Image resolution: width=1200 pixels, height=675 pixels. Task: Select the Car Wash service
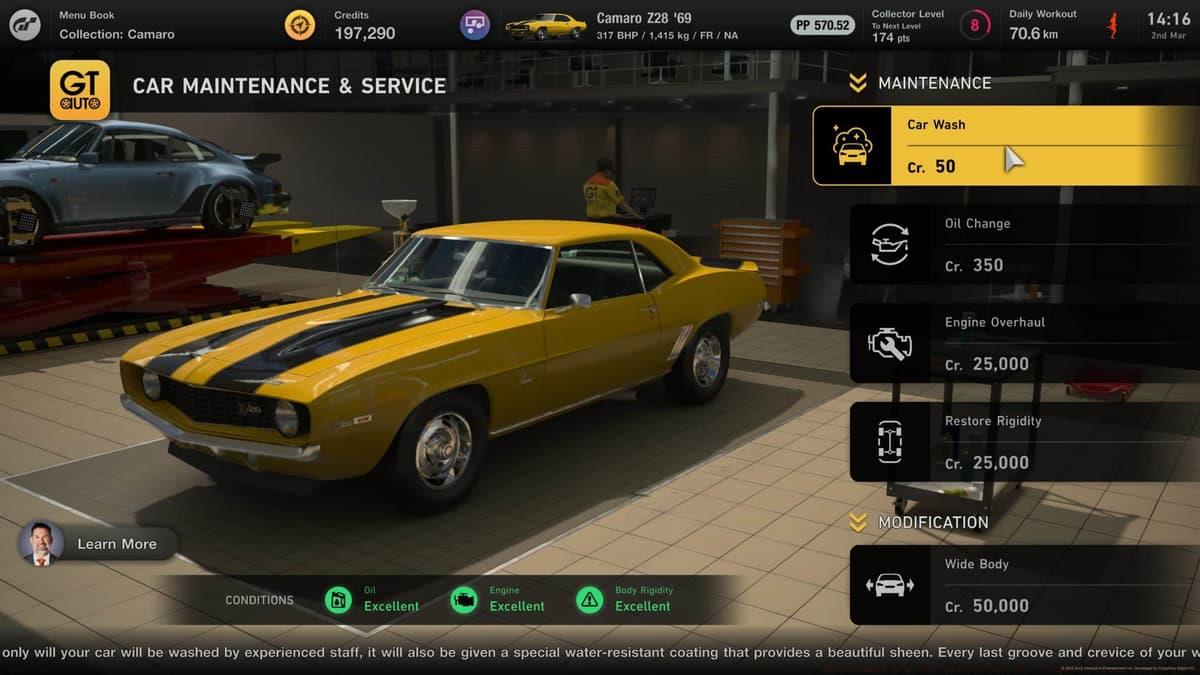1005,146
